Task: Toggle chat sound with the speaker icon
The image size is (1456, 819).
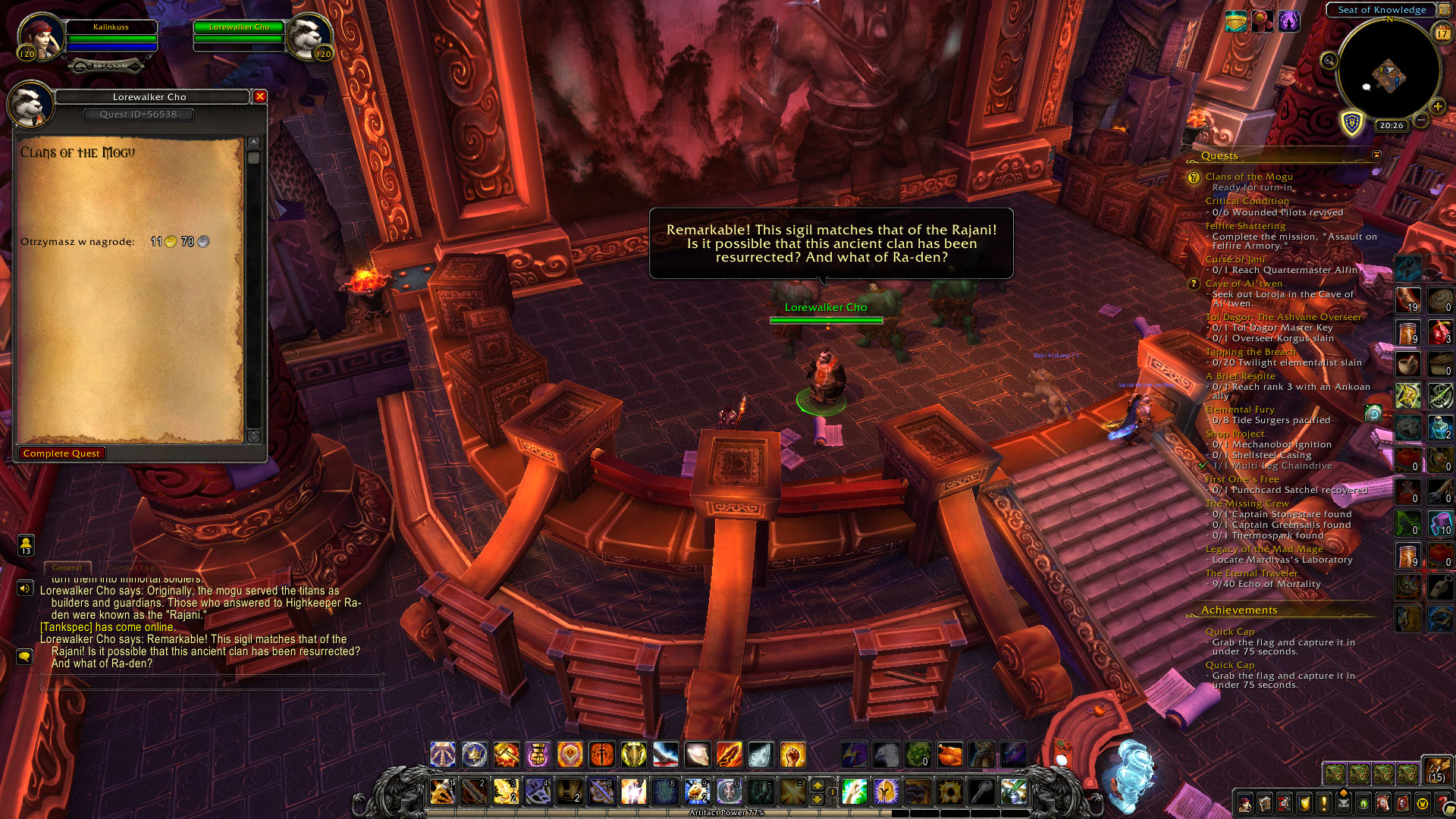Action: (x=26, y=588)
